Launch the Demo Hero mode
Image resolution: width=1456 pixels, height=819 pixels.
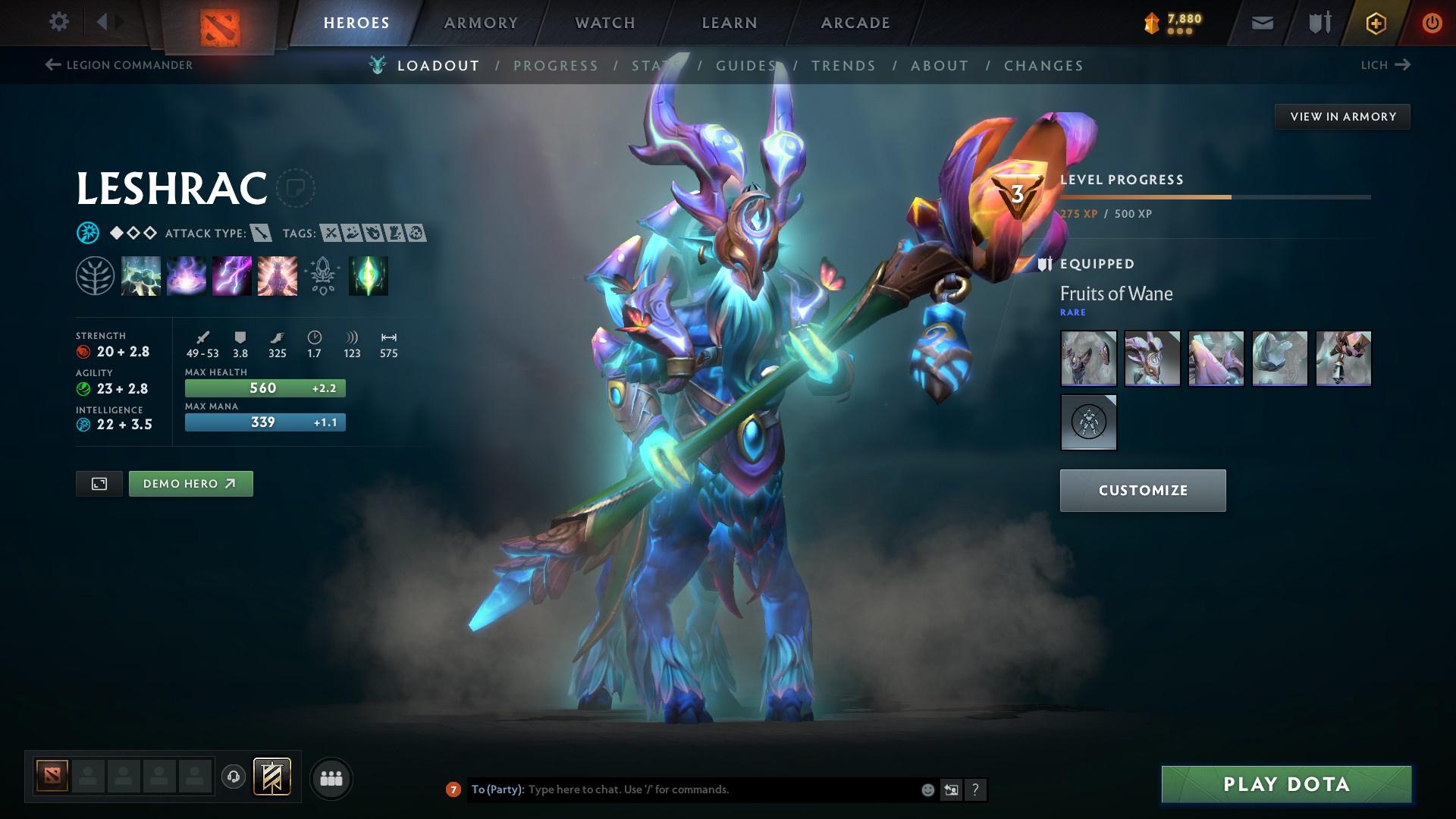[190, 484]
